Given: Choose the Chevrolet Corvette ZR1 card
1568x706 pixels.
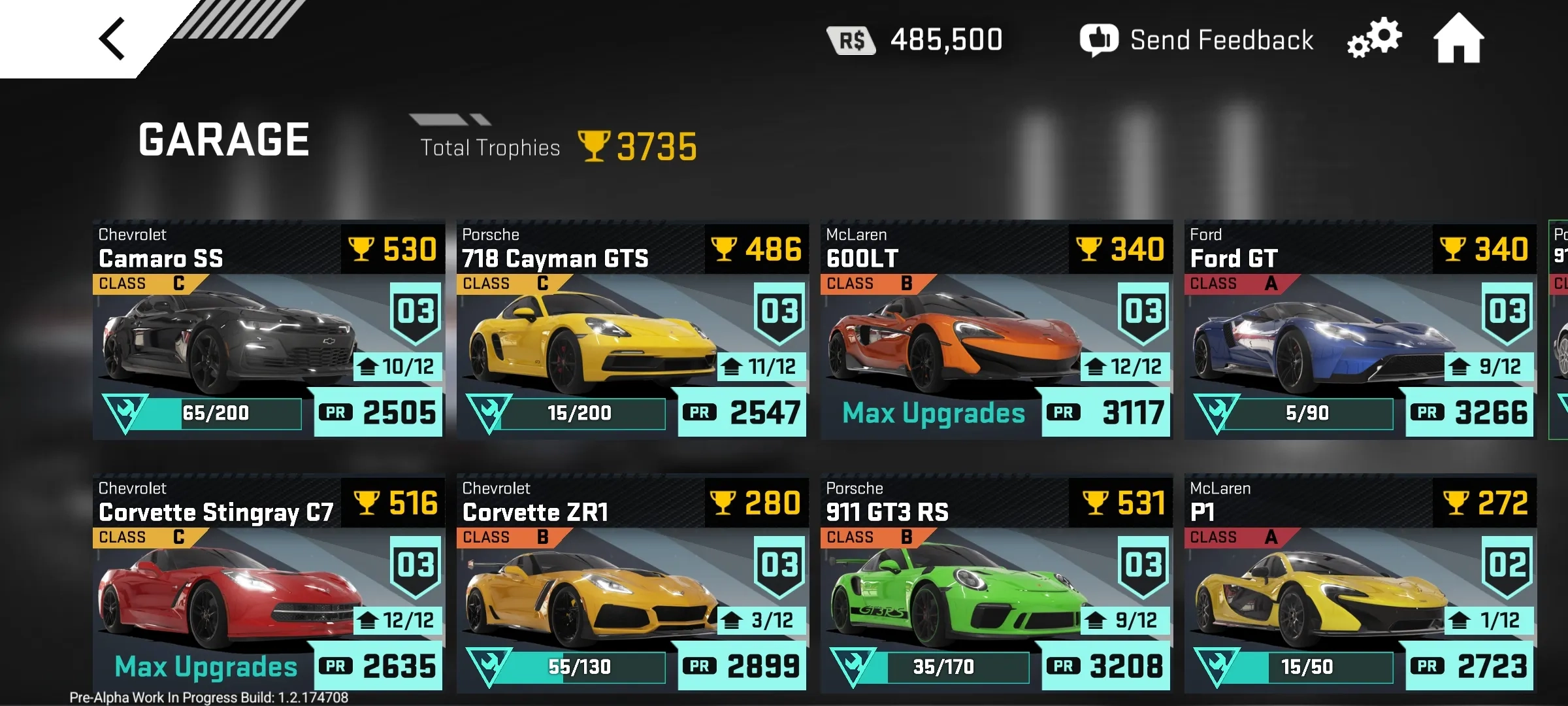Looking at the screenshot, I should (631, 584).
